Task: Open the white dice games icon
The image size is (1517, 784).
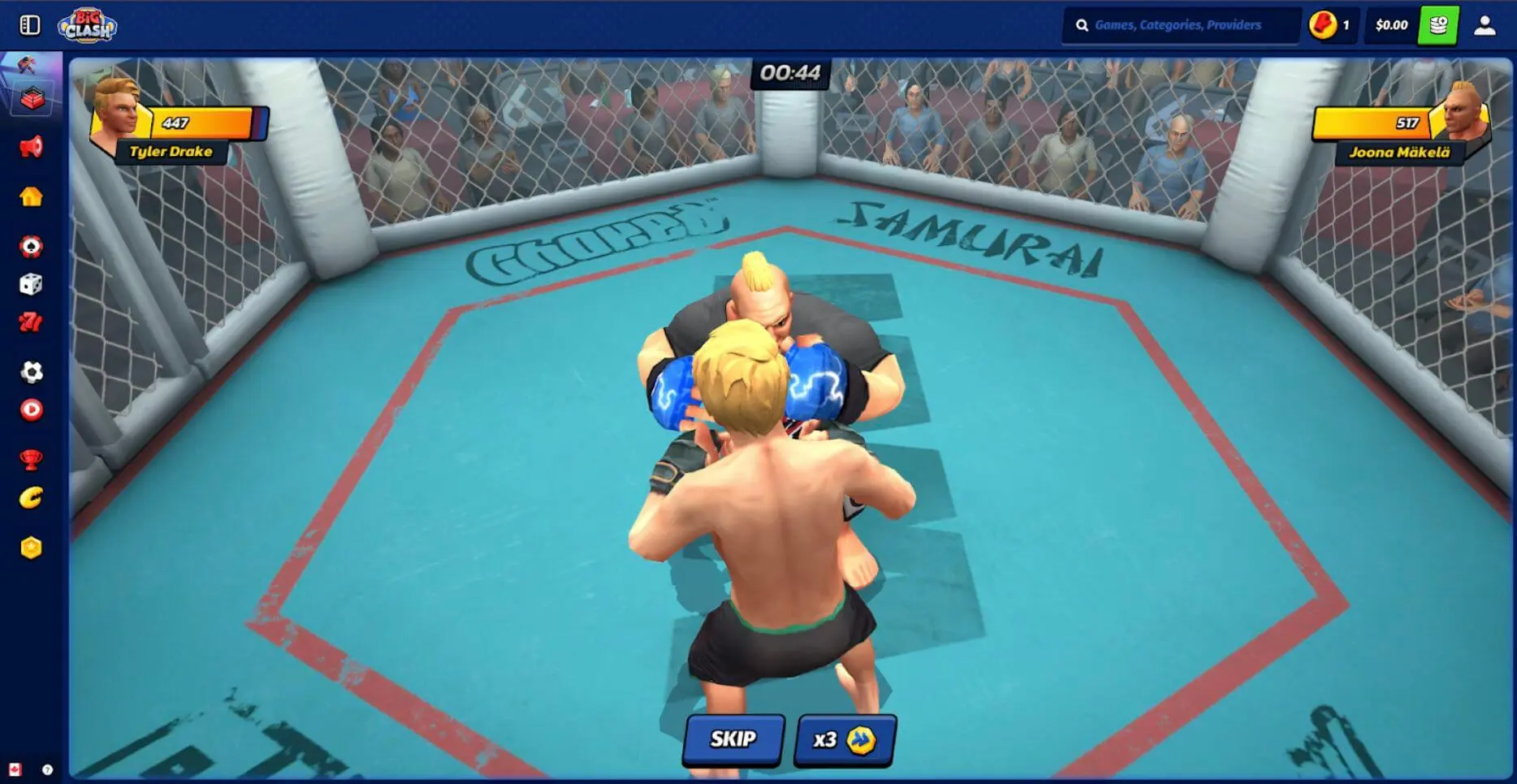Action: coord(31,284)
